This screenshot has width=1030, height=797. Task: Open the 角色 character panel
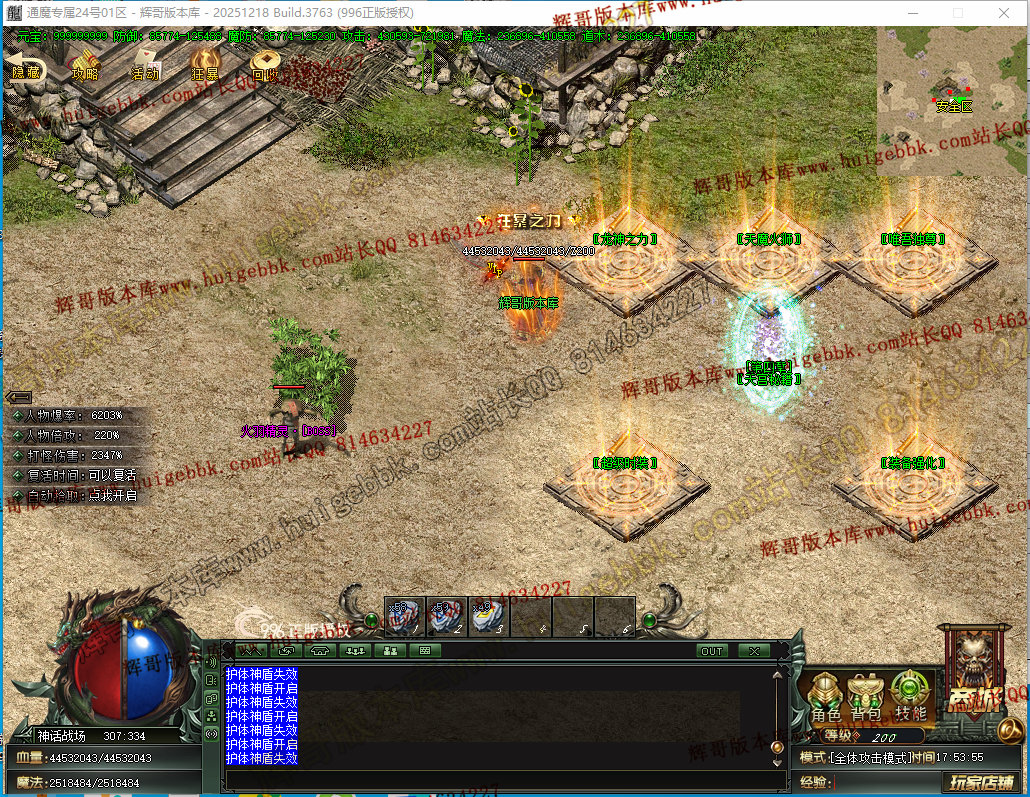[826, 697]
